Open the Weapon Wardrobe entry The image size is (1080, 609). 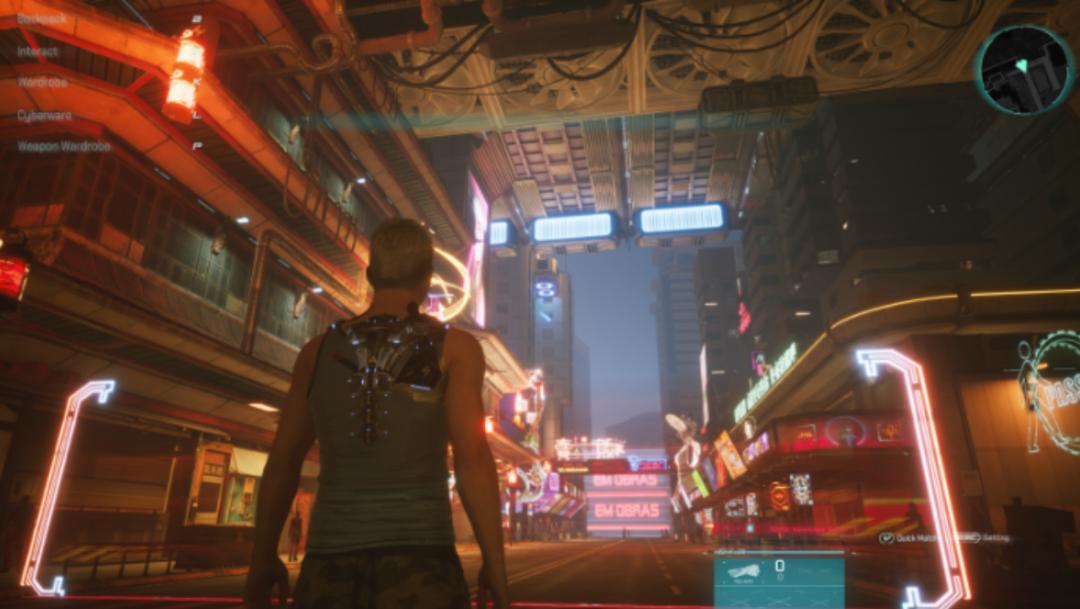click(x=64, y=147)
